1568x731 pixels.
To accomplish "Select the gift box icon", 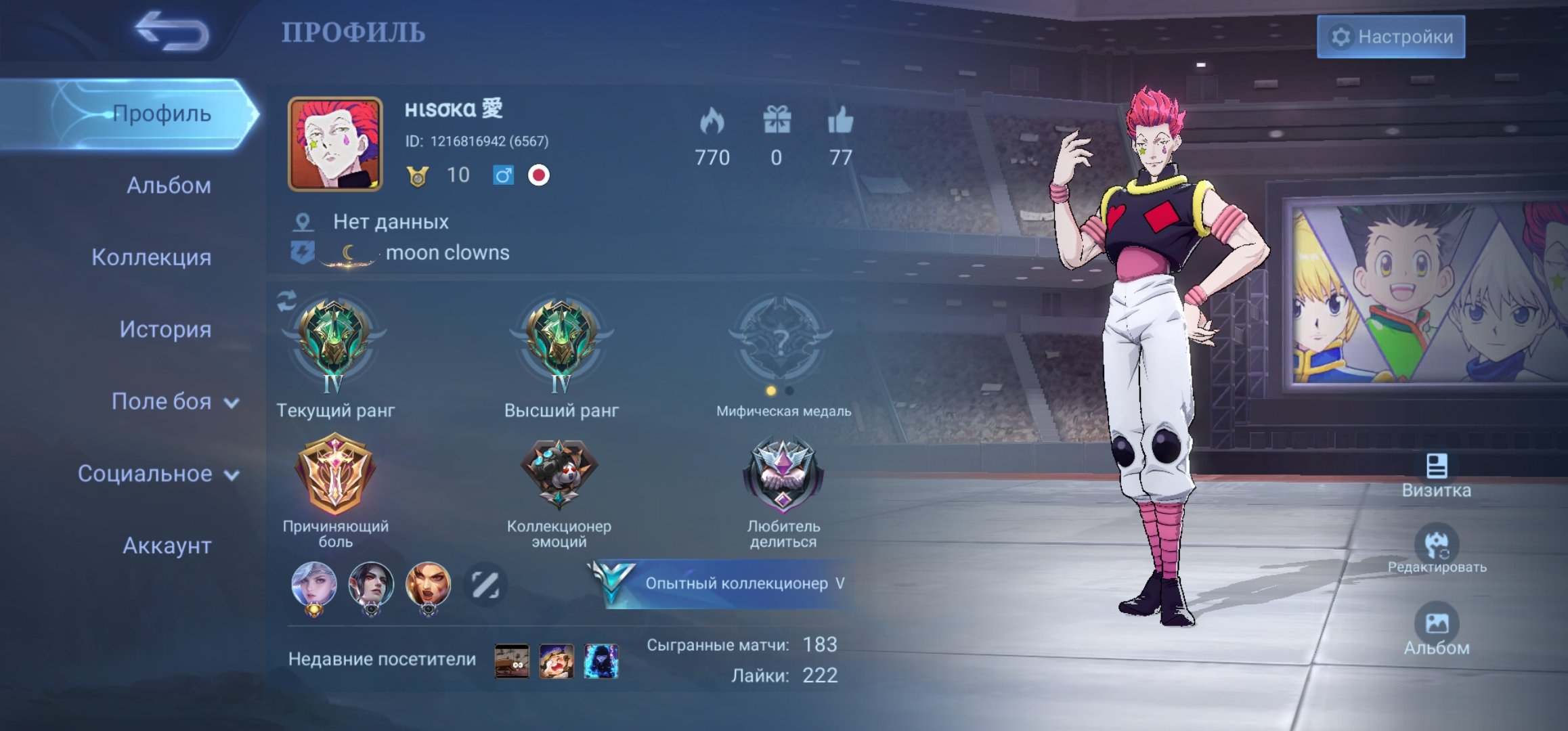I will 777,122.
